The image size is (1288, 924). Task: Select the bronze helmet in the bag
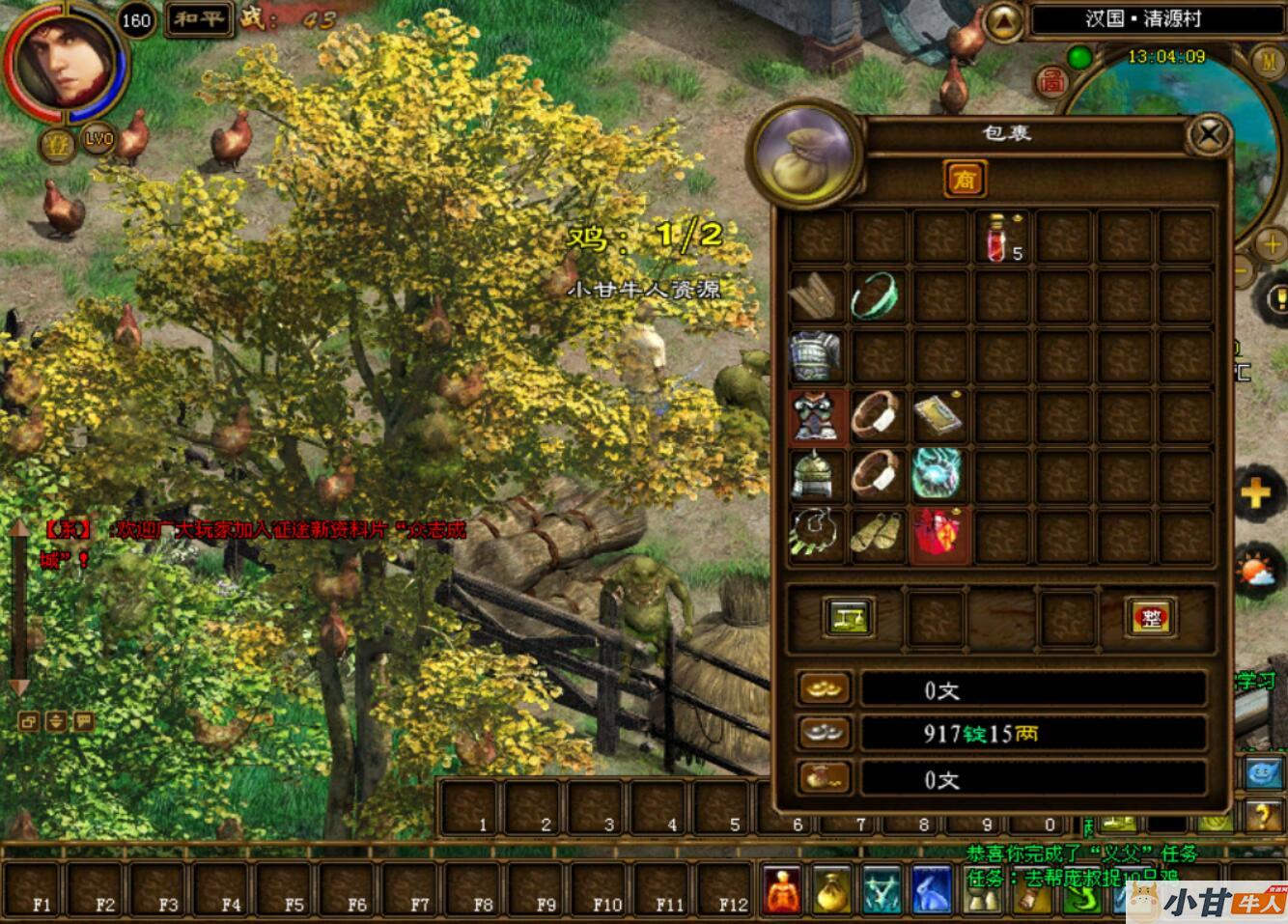[x=817, y=475]
